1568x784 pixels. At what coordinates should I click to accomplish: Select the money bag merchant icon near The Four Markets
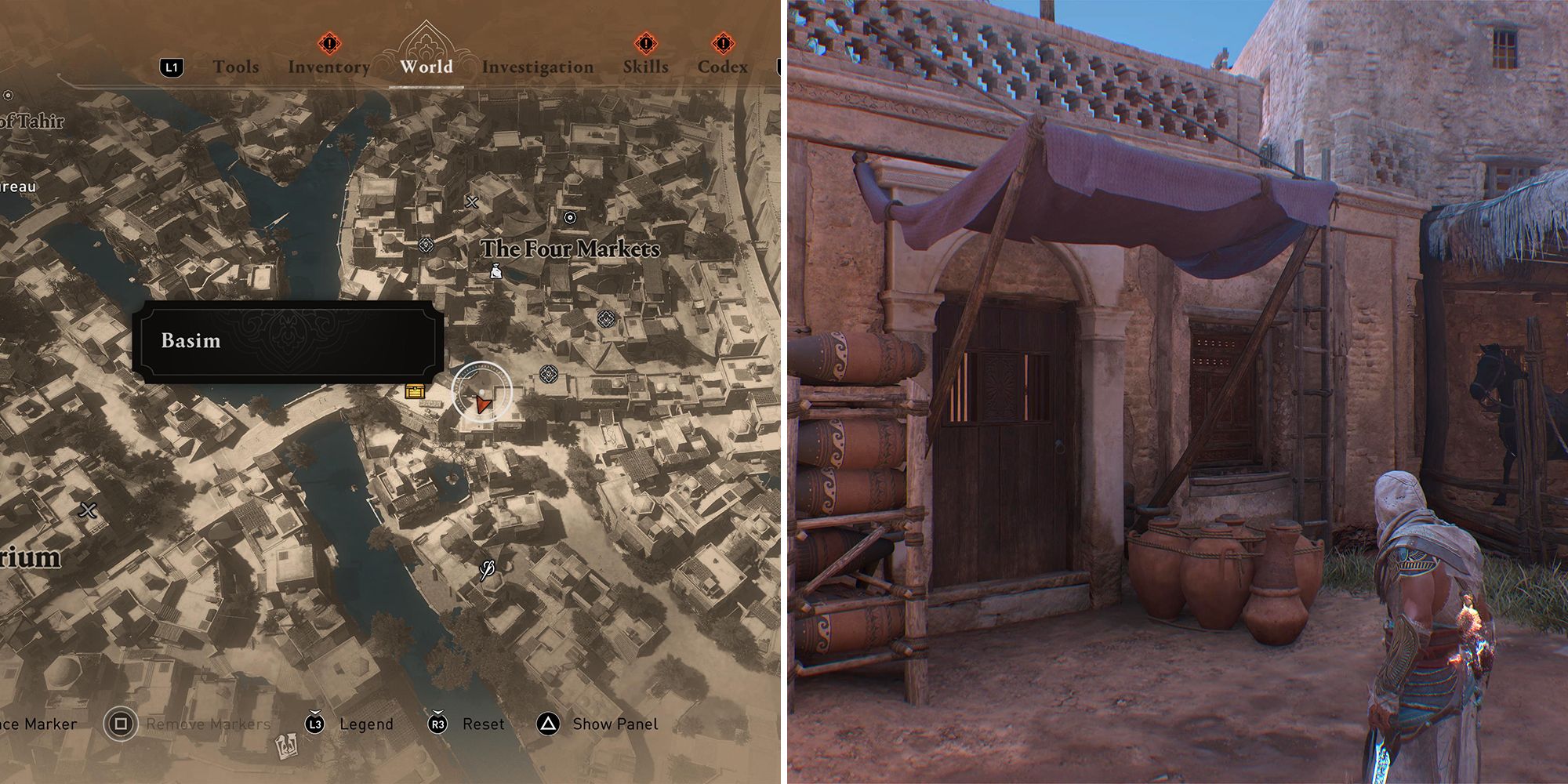pos(495,273)
